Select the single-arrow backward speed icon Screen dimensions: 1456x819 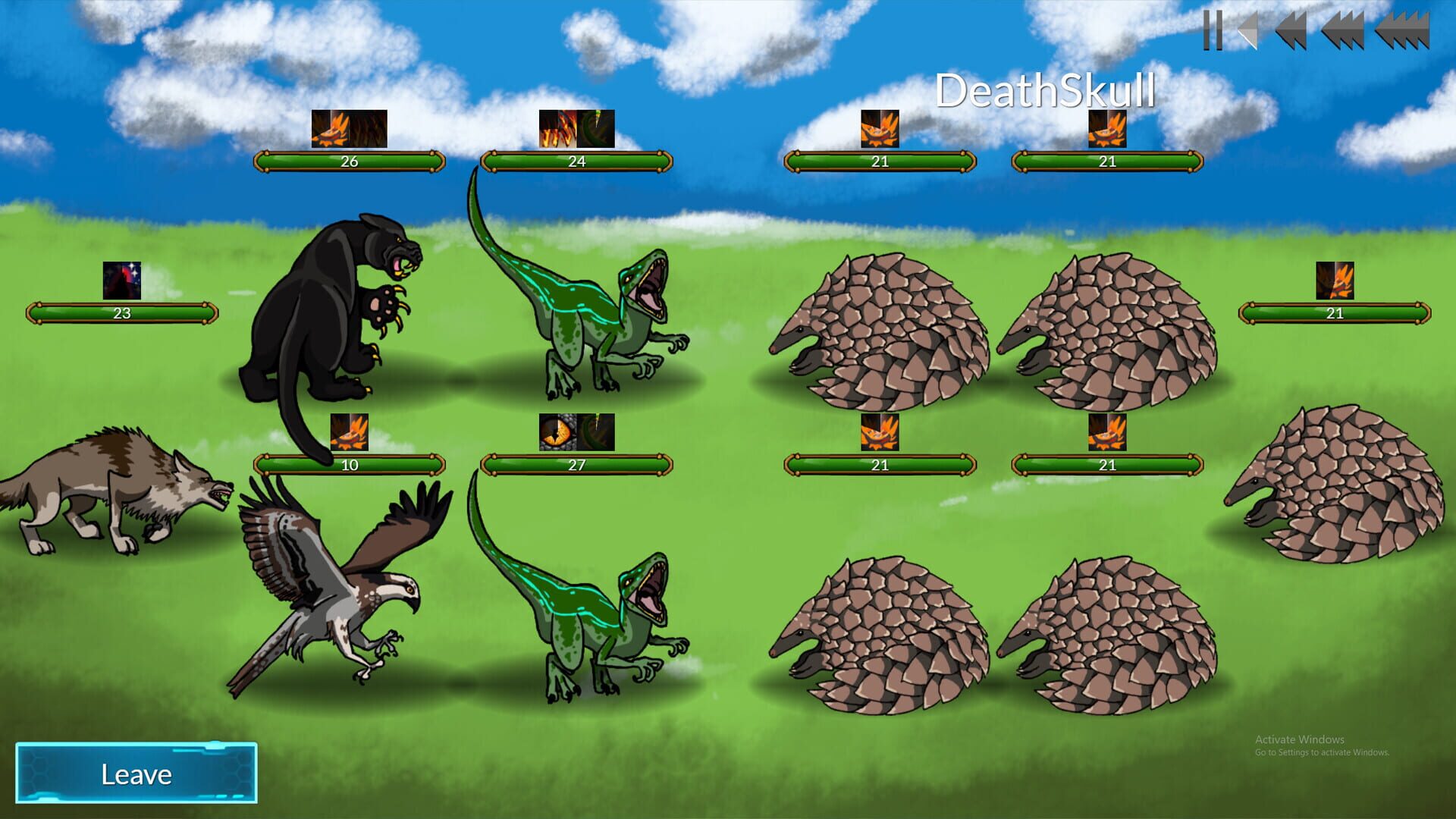click(x=1247, y=30)
